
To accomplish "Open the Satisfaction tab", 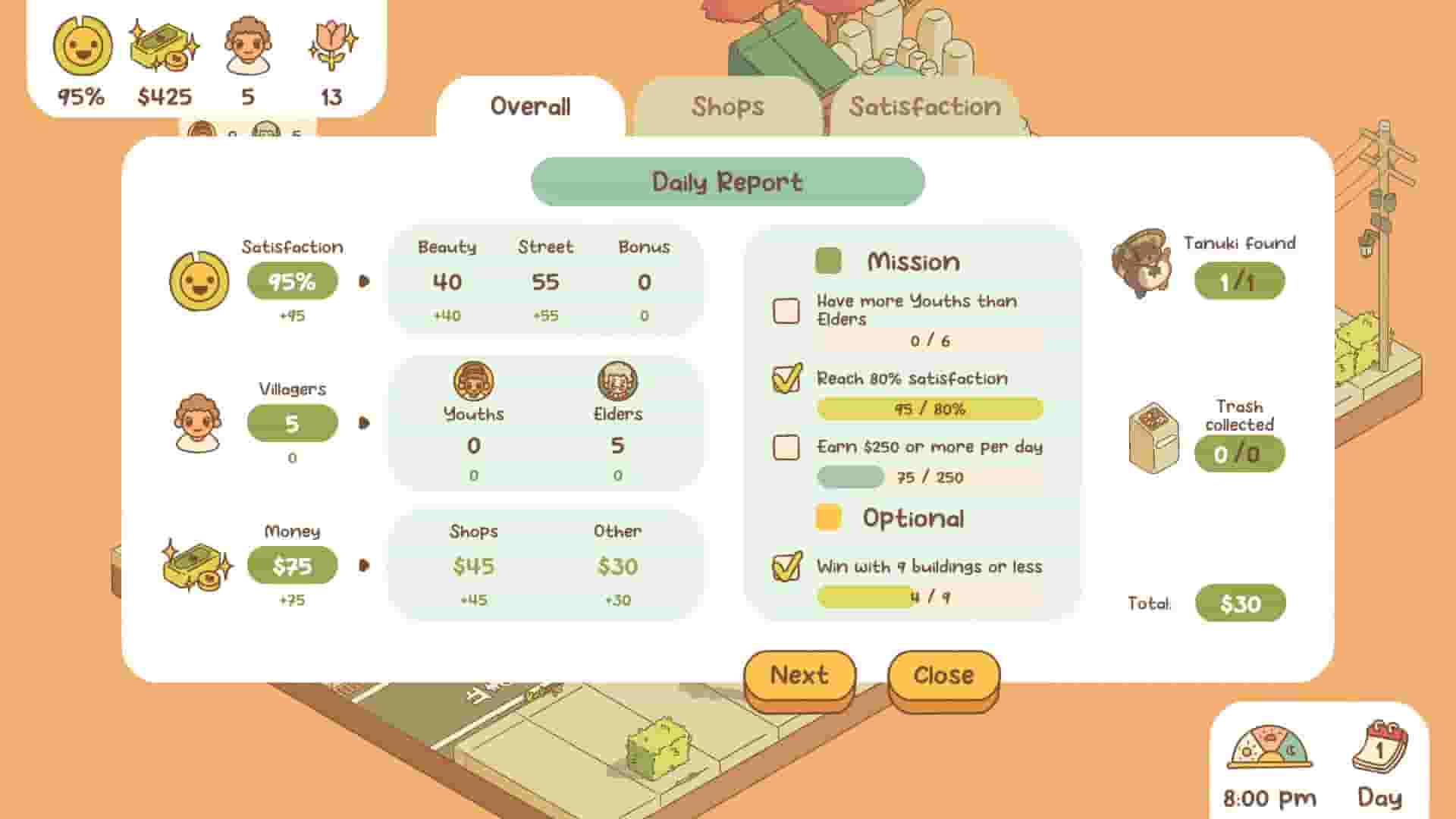I will pyautogui.click(x=925, y=107).
